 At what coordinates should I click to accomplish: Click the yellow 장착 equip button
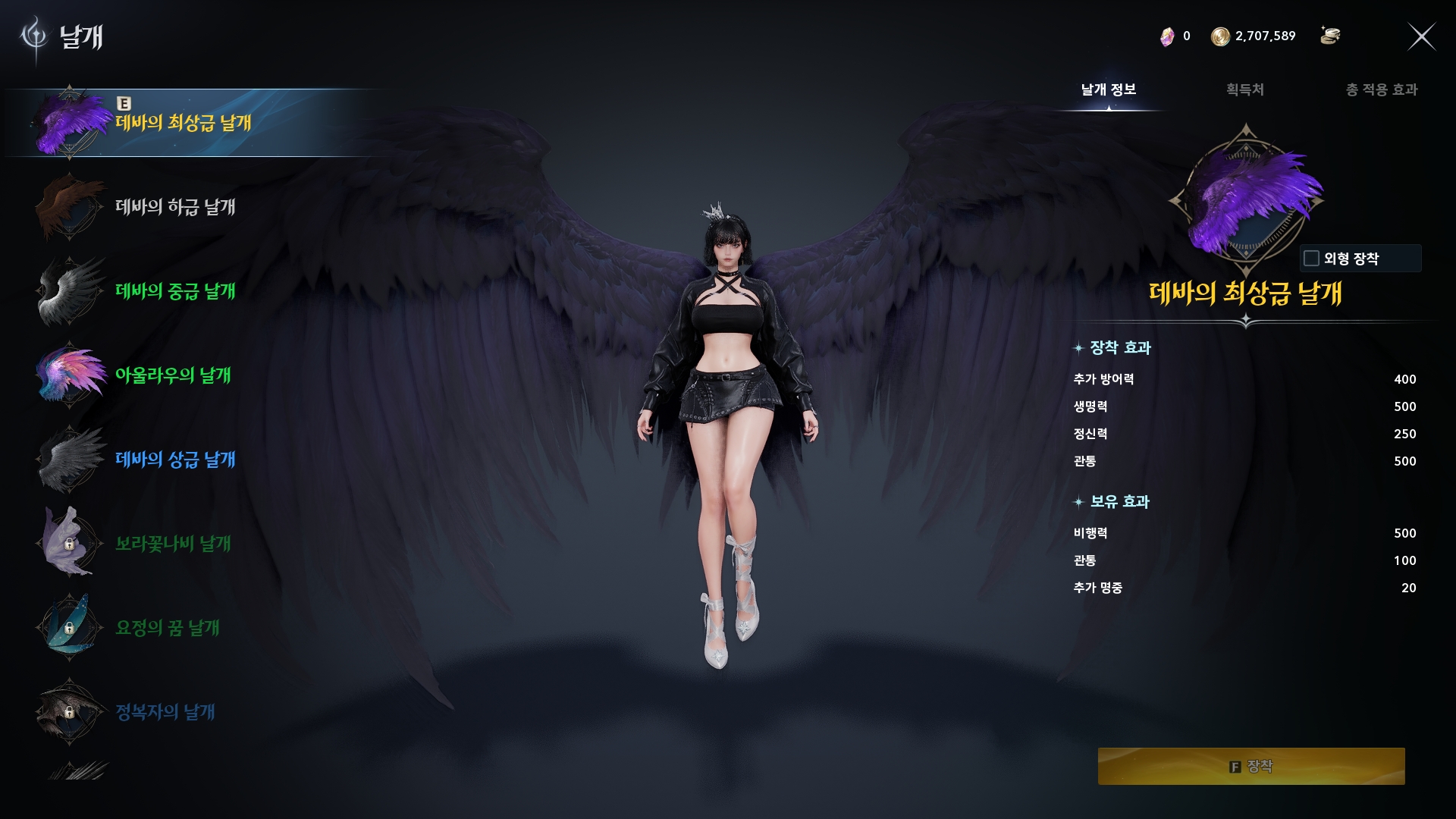[x=1250, y=766]
